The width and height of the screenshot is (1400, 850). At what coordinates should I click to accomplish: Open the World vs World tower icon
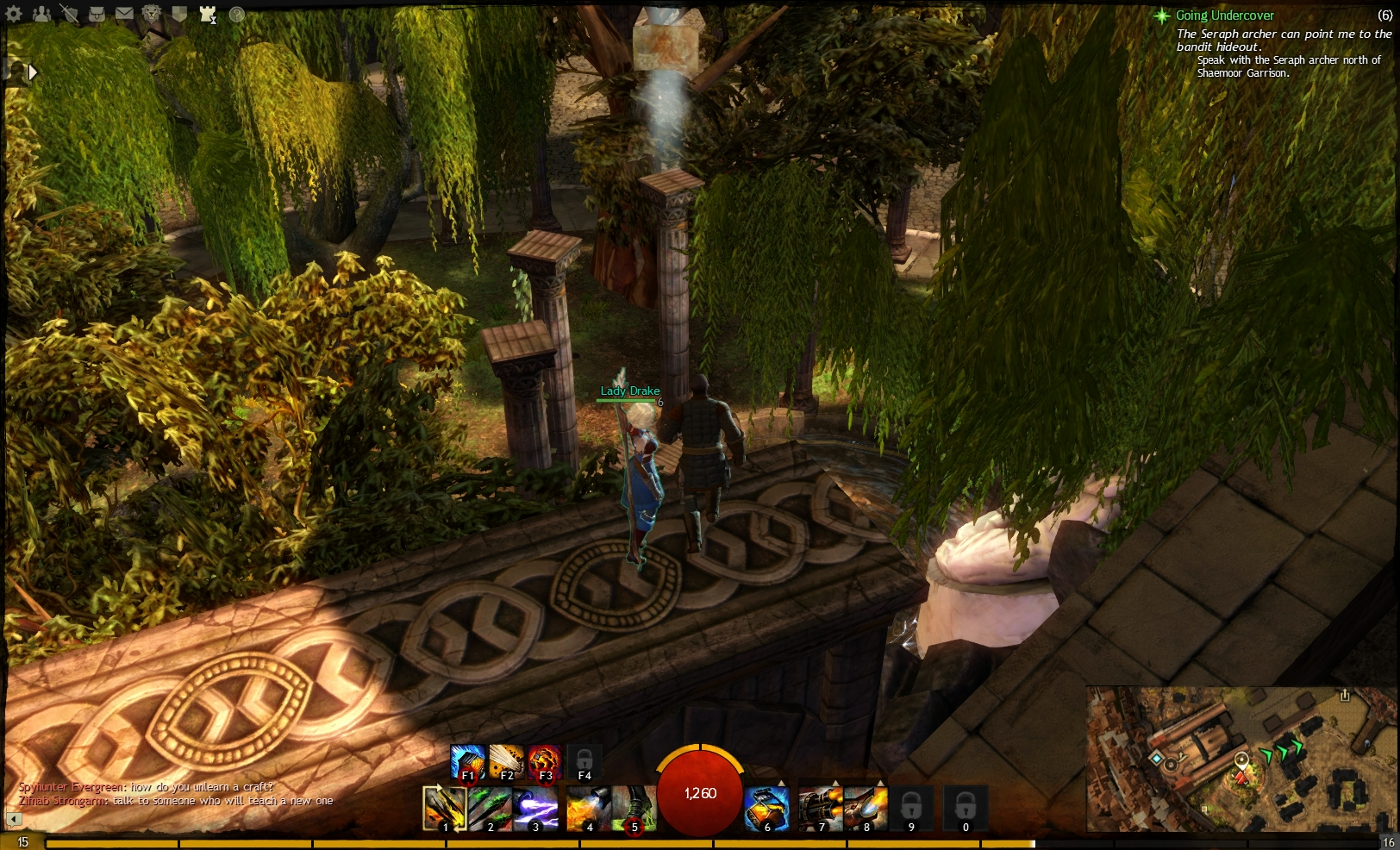tap(206, 14)
